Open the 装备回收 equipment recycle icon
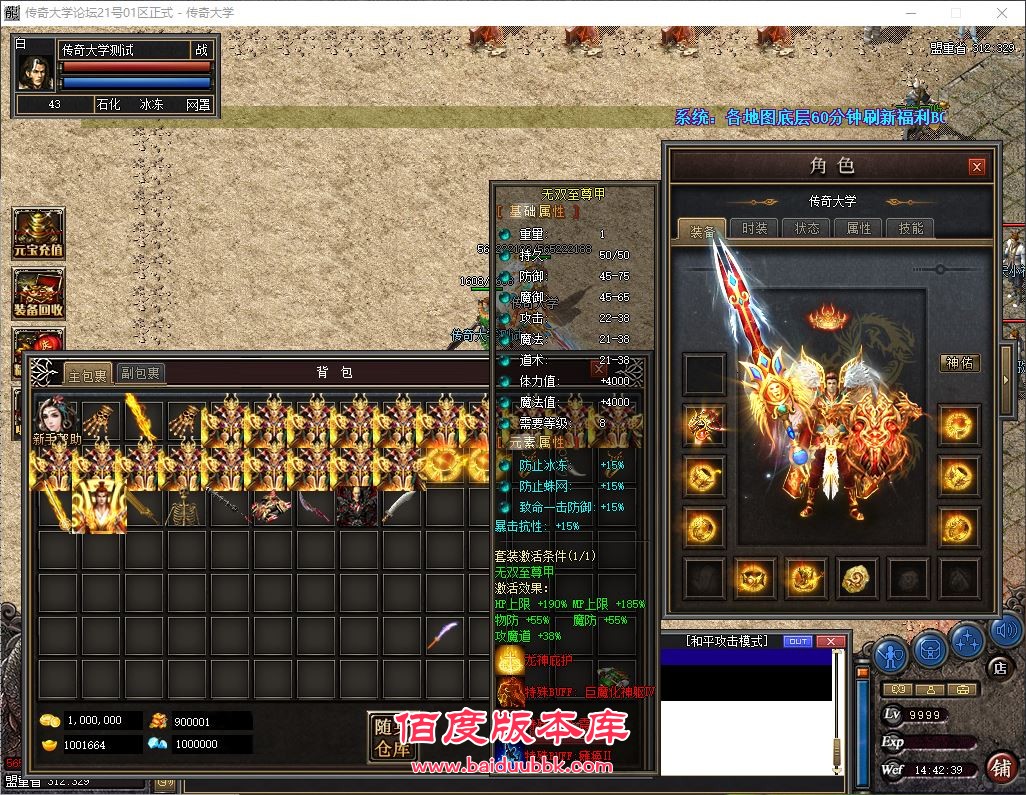This screenshot has height=795, width=1026. 38,293
